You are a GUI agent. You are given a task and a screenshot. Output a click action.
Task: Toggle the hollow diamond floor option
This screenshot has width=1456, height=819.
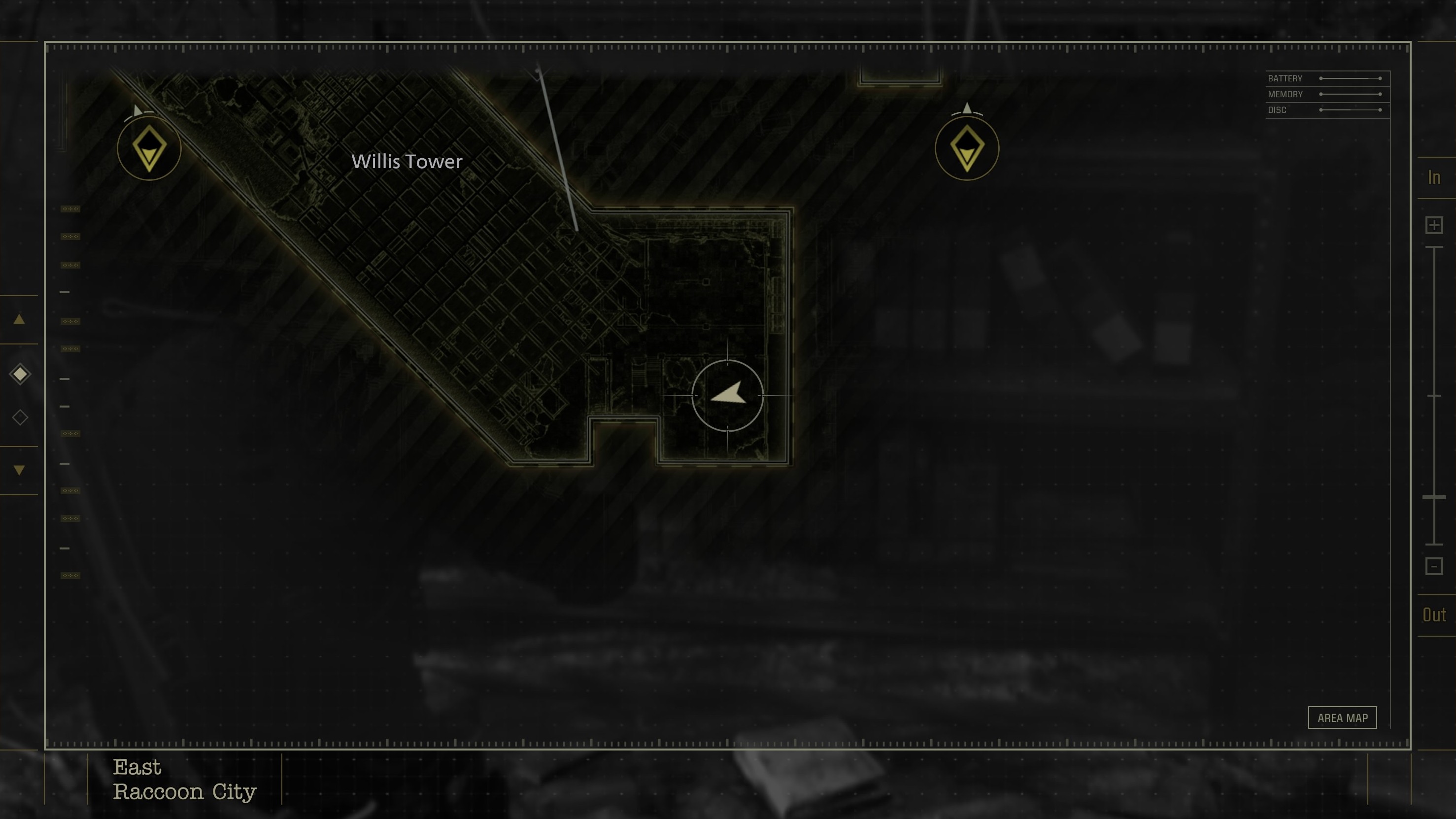pos(20,416)
